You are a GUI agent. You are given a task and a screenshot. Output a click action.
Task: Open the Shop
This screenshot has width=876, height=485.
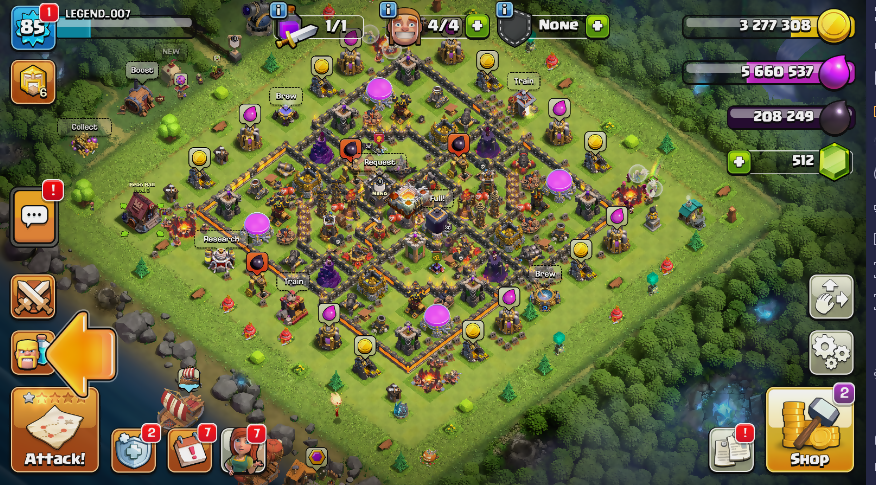pos(809,431)
